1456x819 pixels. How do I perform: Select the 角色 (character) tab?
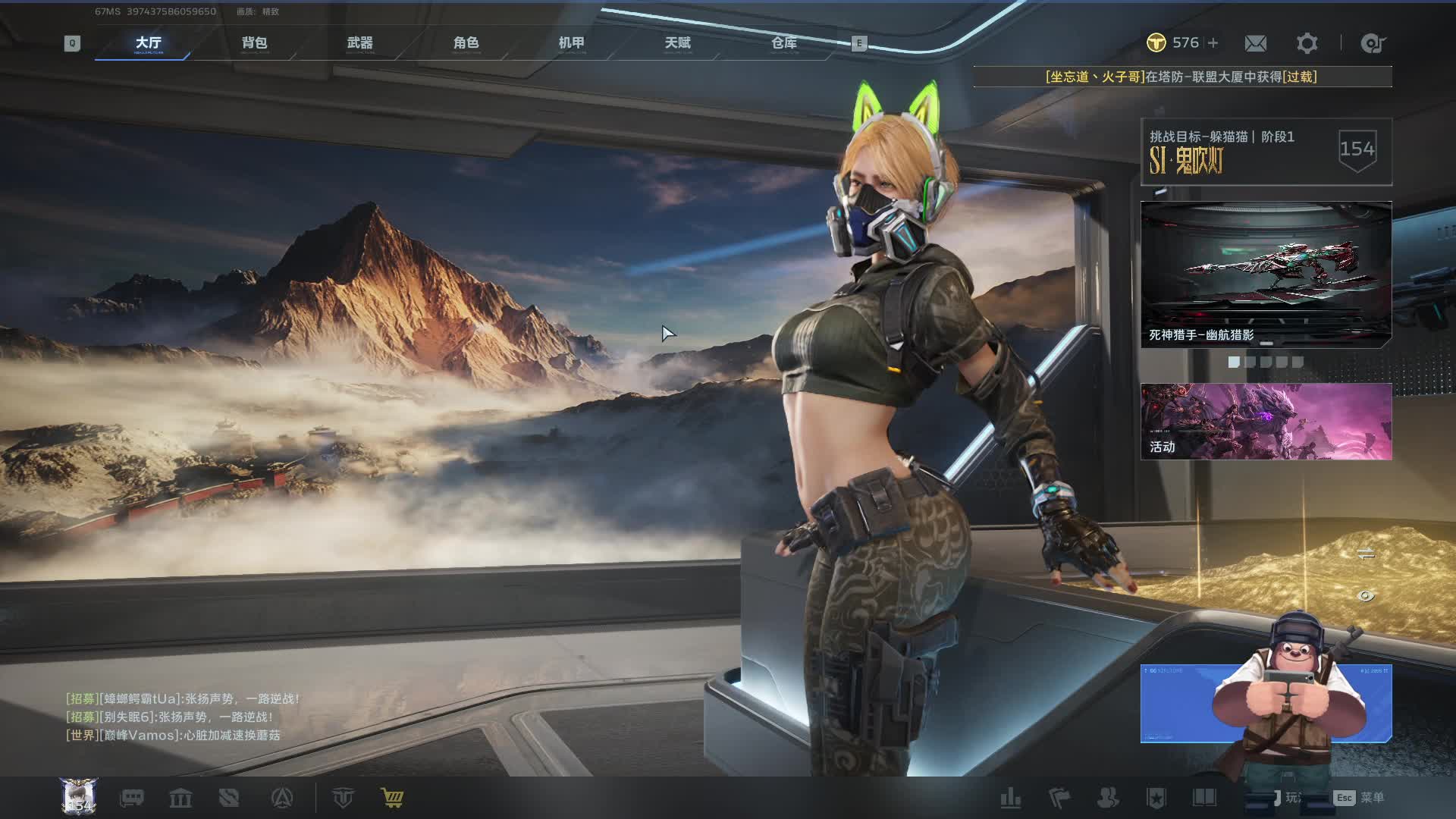click(466, 43)
